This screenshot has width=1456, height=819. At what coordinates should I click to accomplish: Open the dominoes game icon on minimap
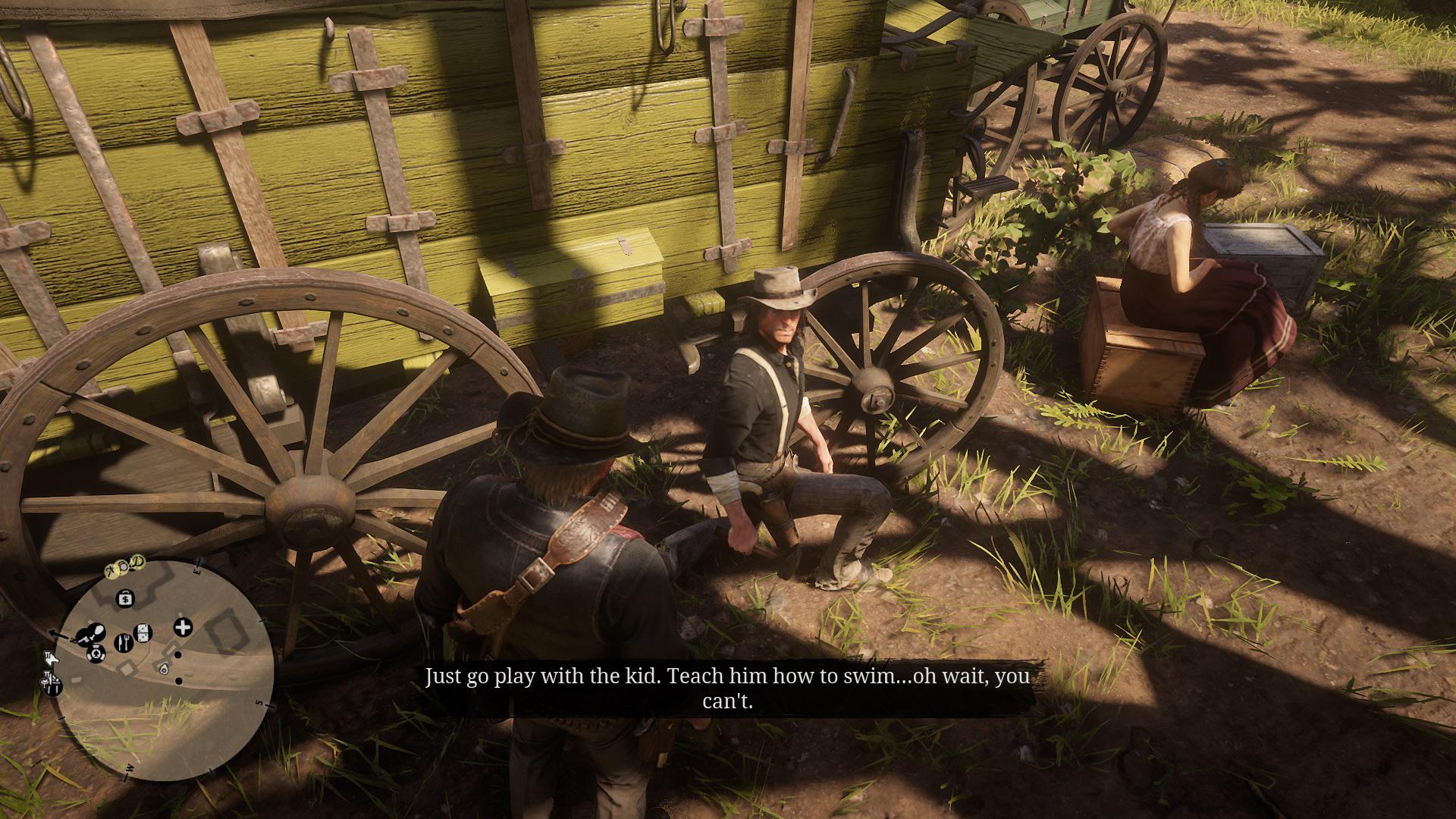tap(143, 633)
